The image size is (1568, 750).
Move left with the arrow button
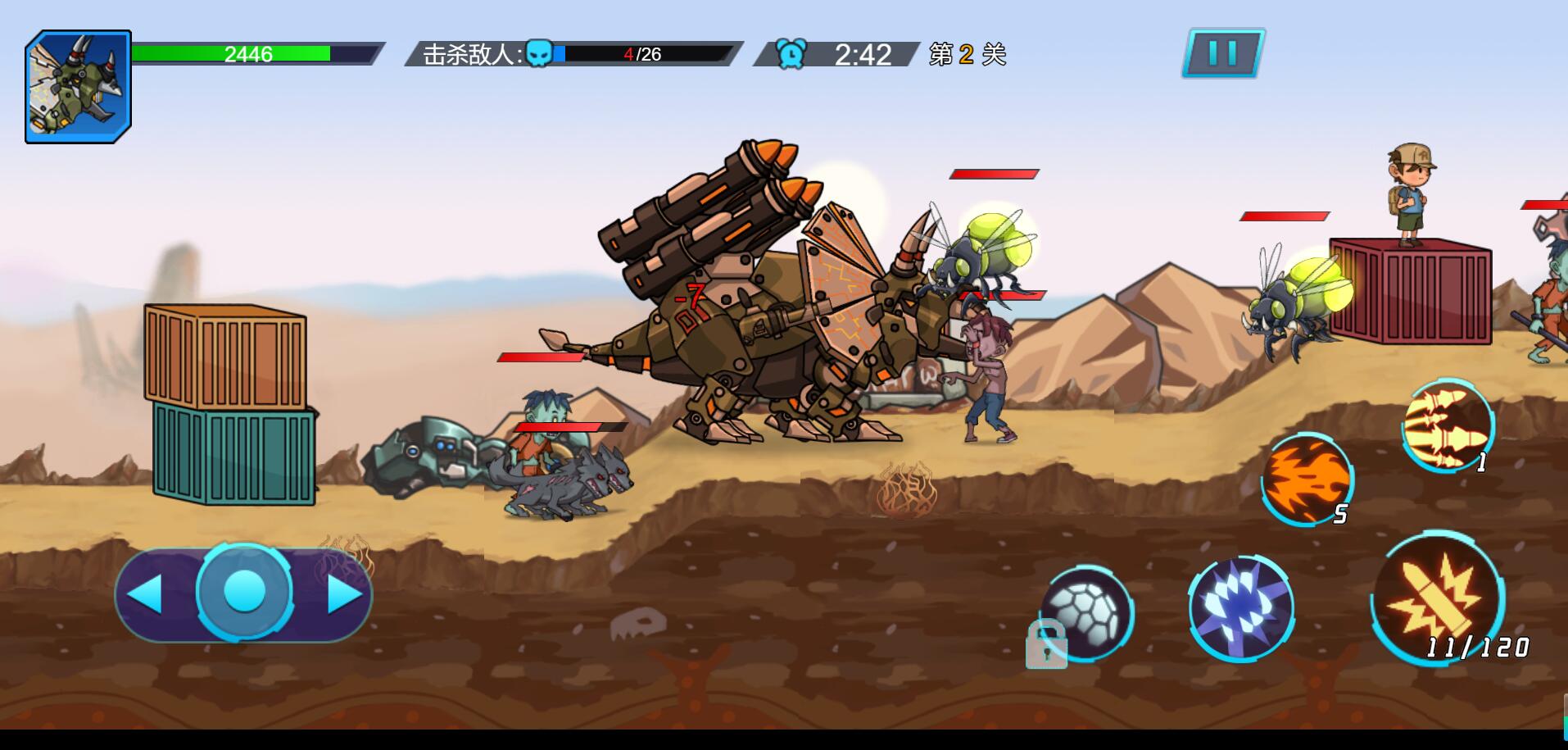pyautogui.click(x=146, y=593)
